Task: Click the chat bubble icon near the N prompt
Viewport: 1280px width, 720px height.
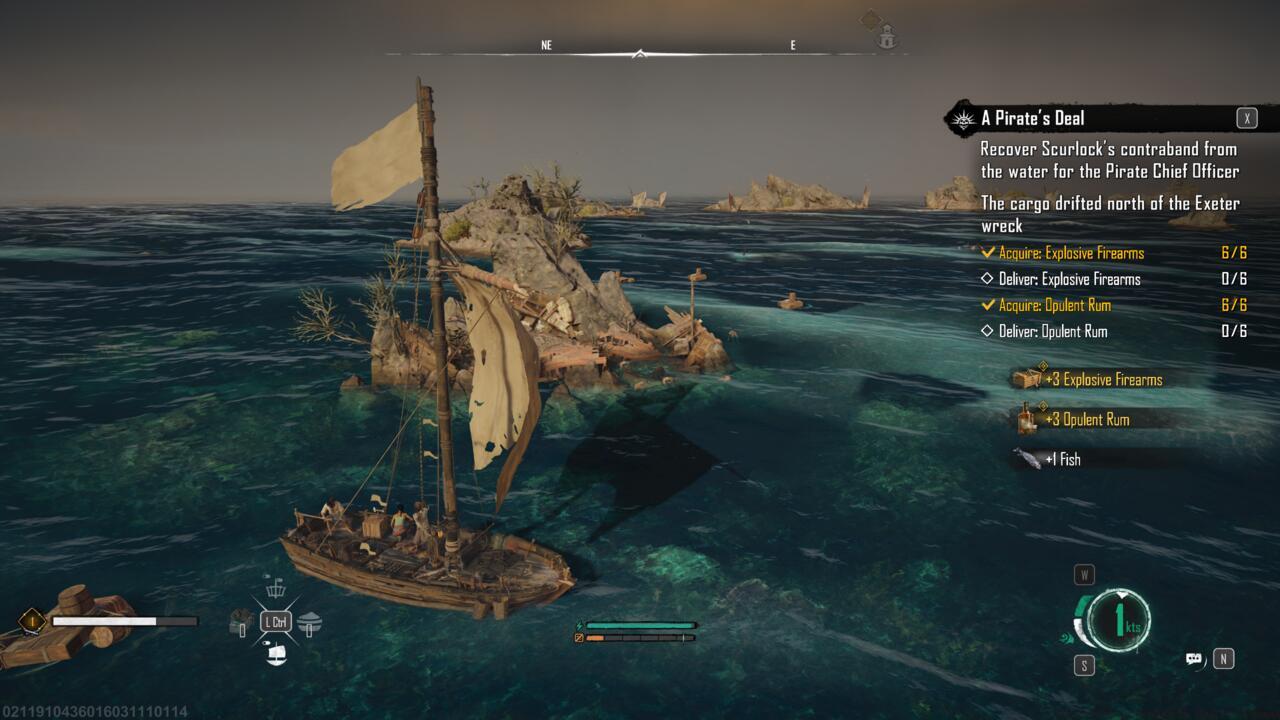Action: (x=1193, y=657)
